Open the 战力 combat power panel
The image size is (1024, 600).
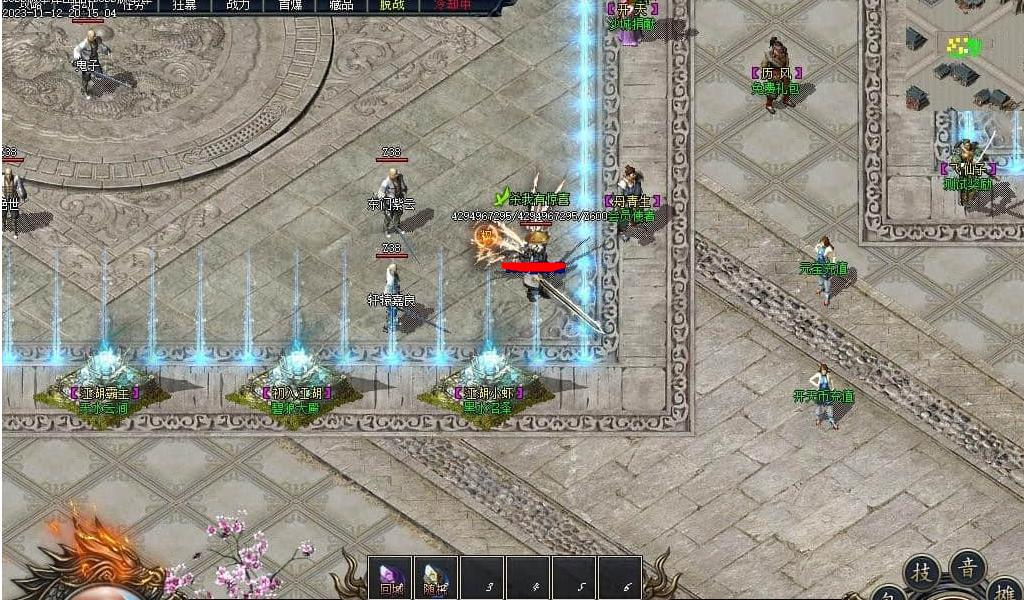238,5
